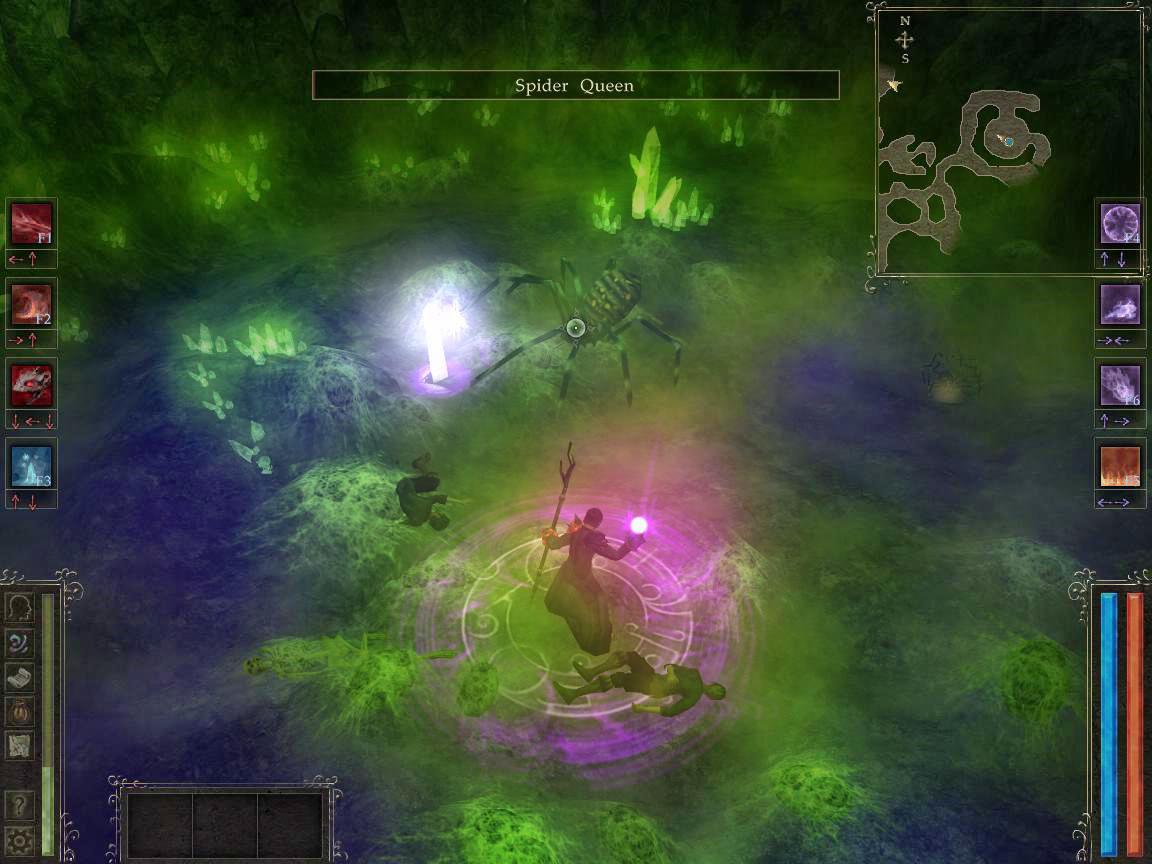Open the gear settings menu

coord(20,839)
